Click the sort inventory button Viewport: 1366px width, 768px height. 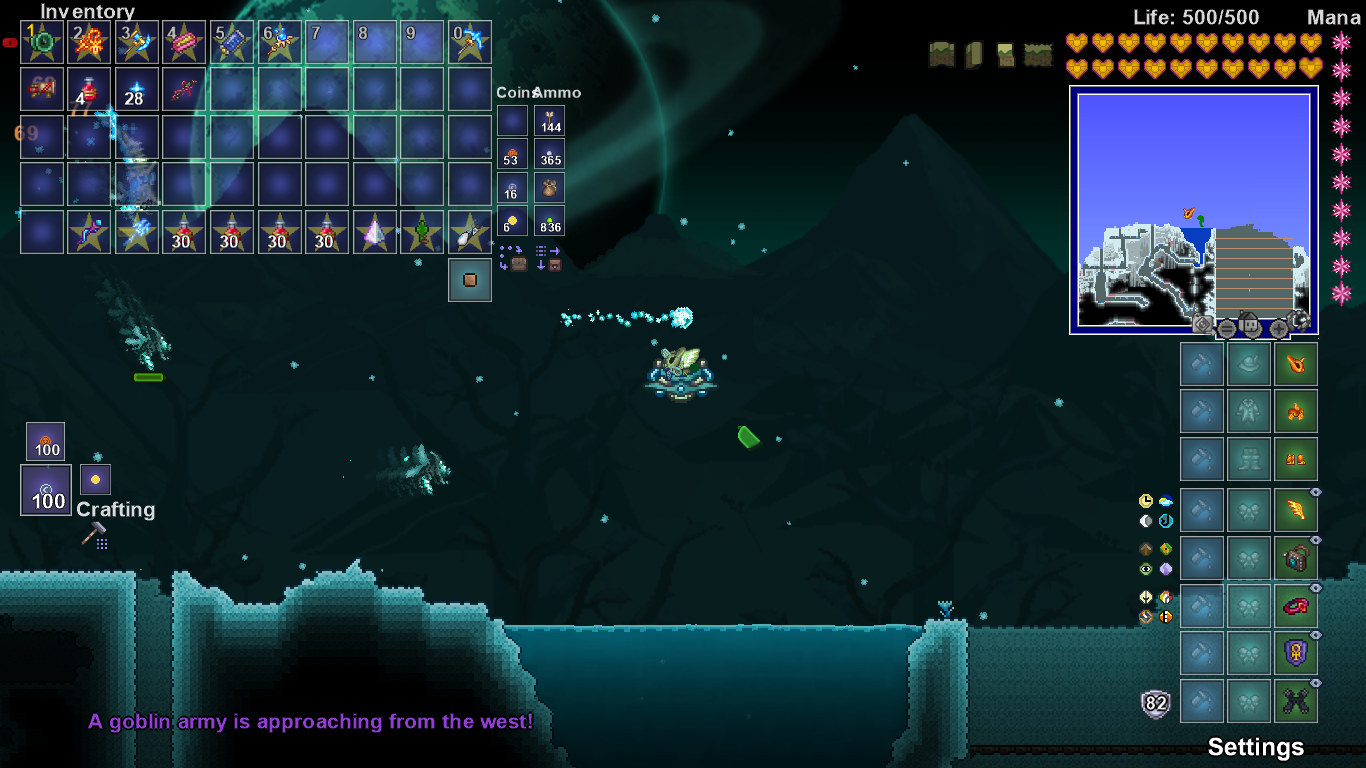[x=548, y=258]
